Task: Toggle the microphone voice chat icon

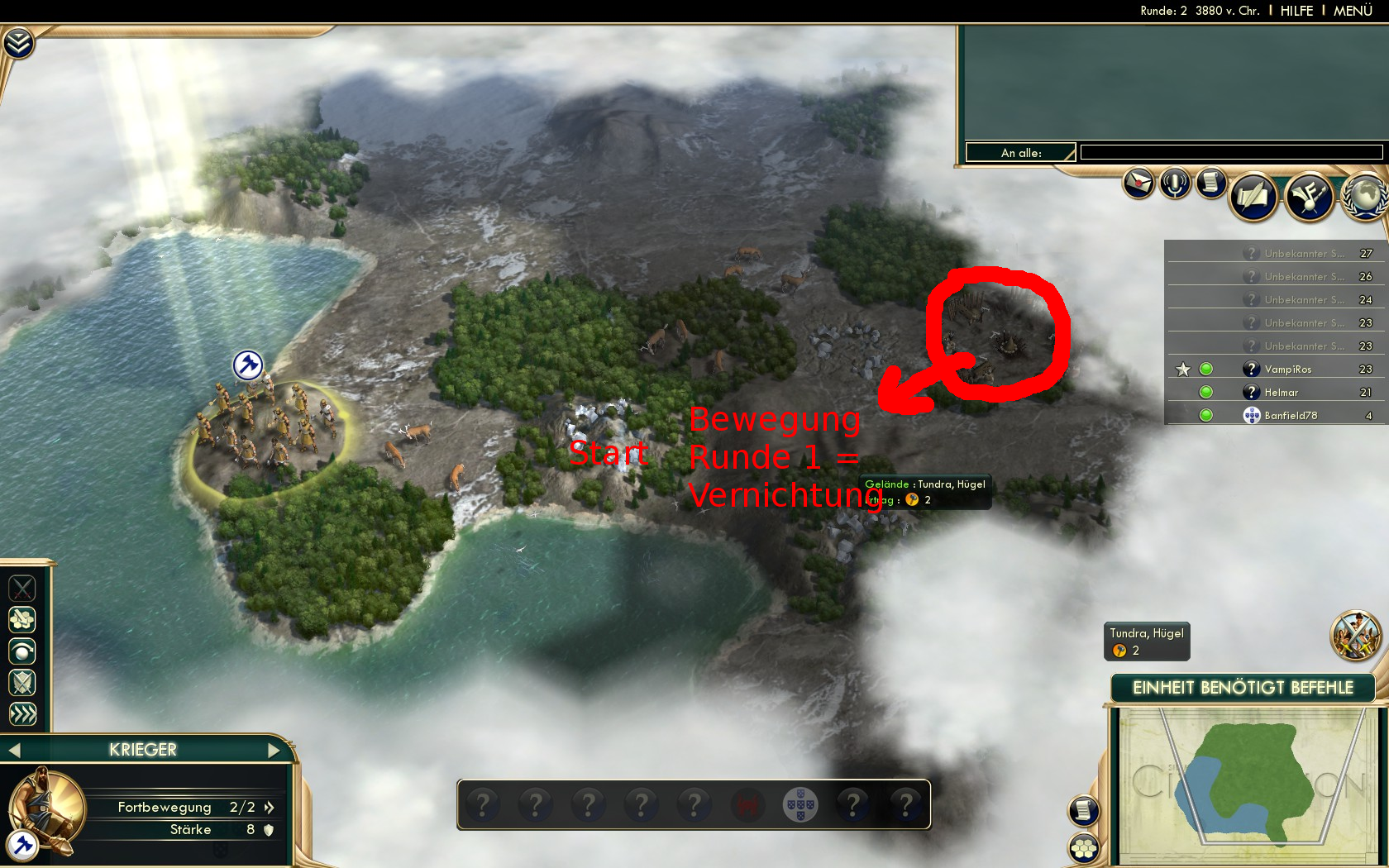Action: point(1175,183)
